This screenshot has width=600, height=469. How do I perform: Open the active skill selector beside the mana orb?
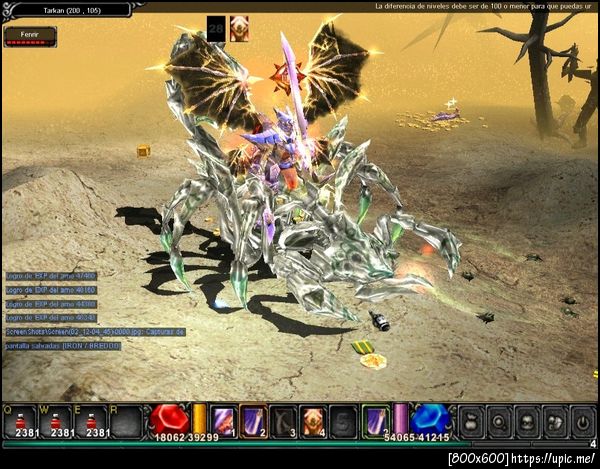[375, 420]
